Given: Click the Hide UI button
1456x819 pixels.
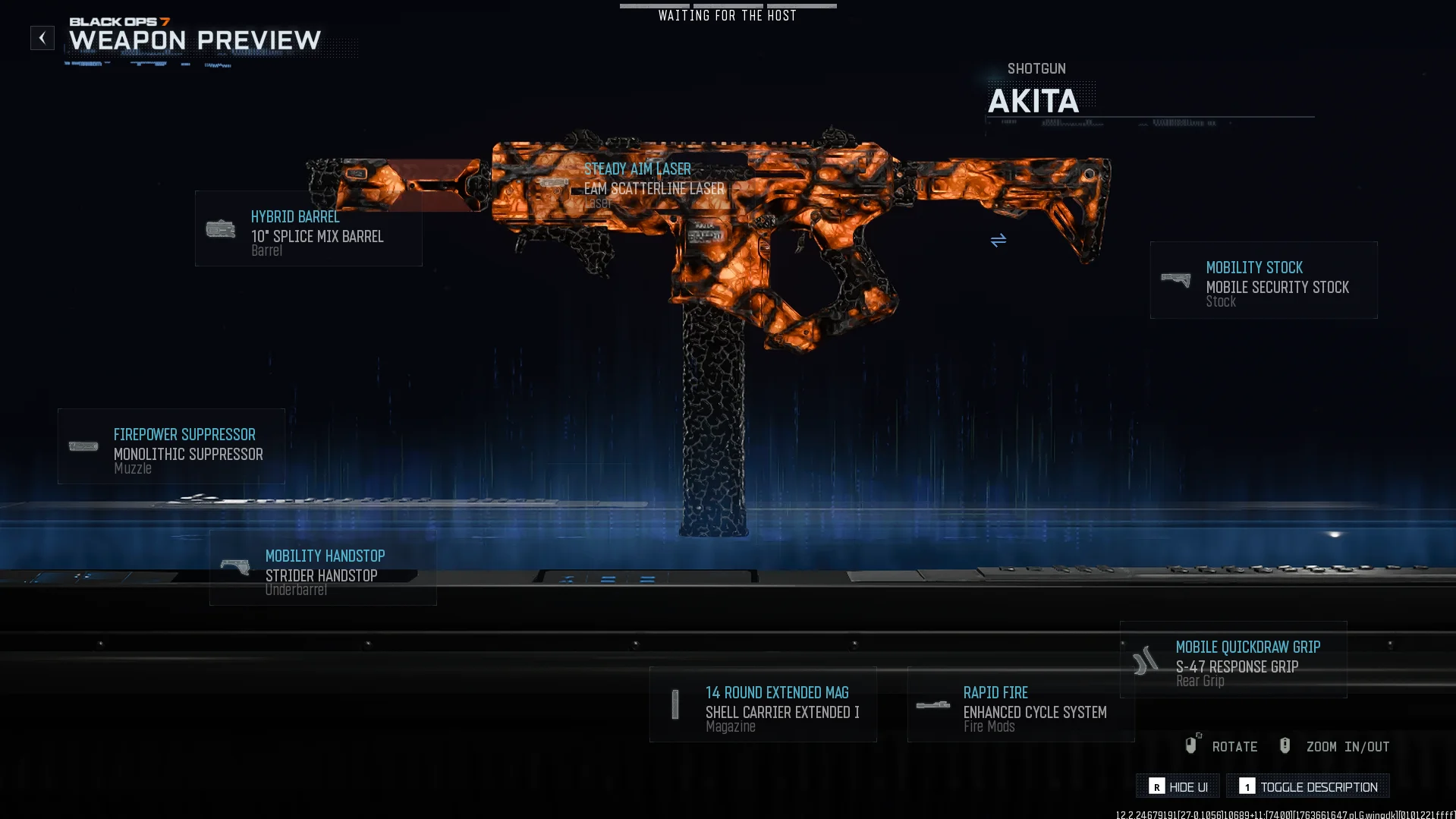Looking at the screenshot, I should [1178, 786].
